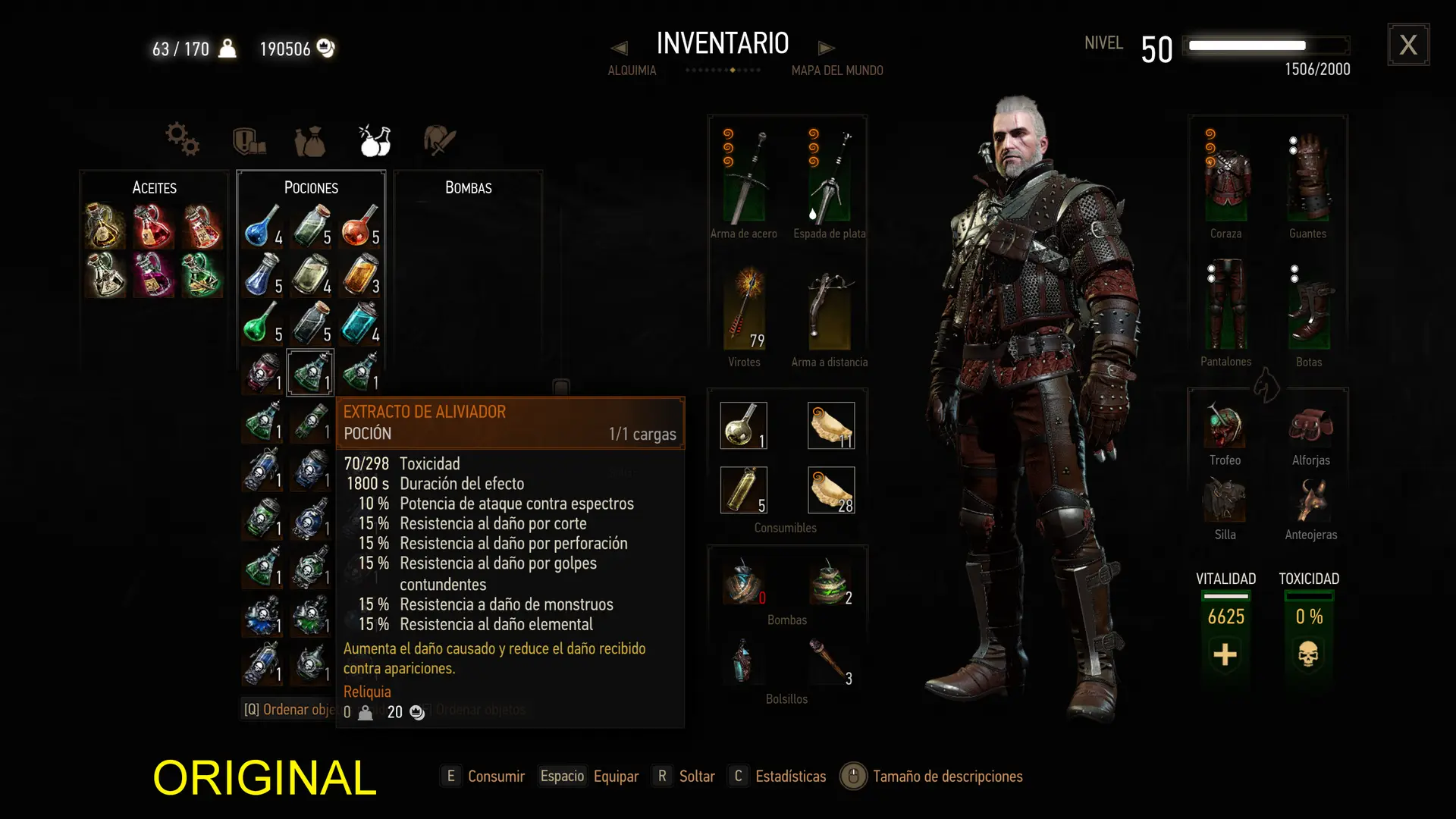This screenshot has width=1456, height=819.
Task: Switch to the Alquimia panel
Action: (632, 71)
